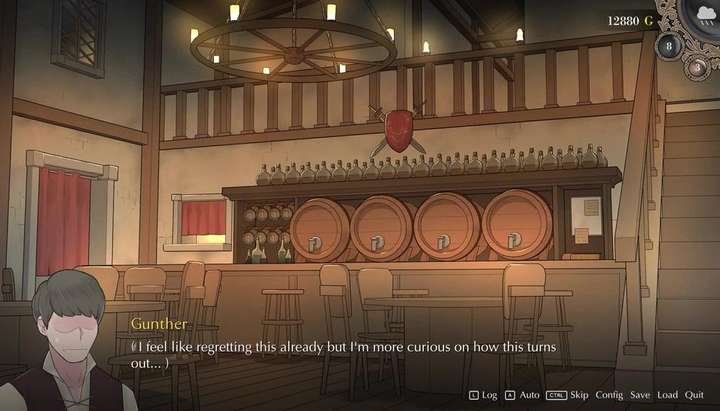Toggle Auto text advance
This screenshot has width=720, height=411.
530,395
